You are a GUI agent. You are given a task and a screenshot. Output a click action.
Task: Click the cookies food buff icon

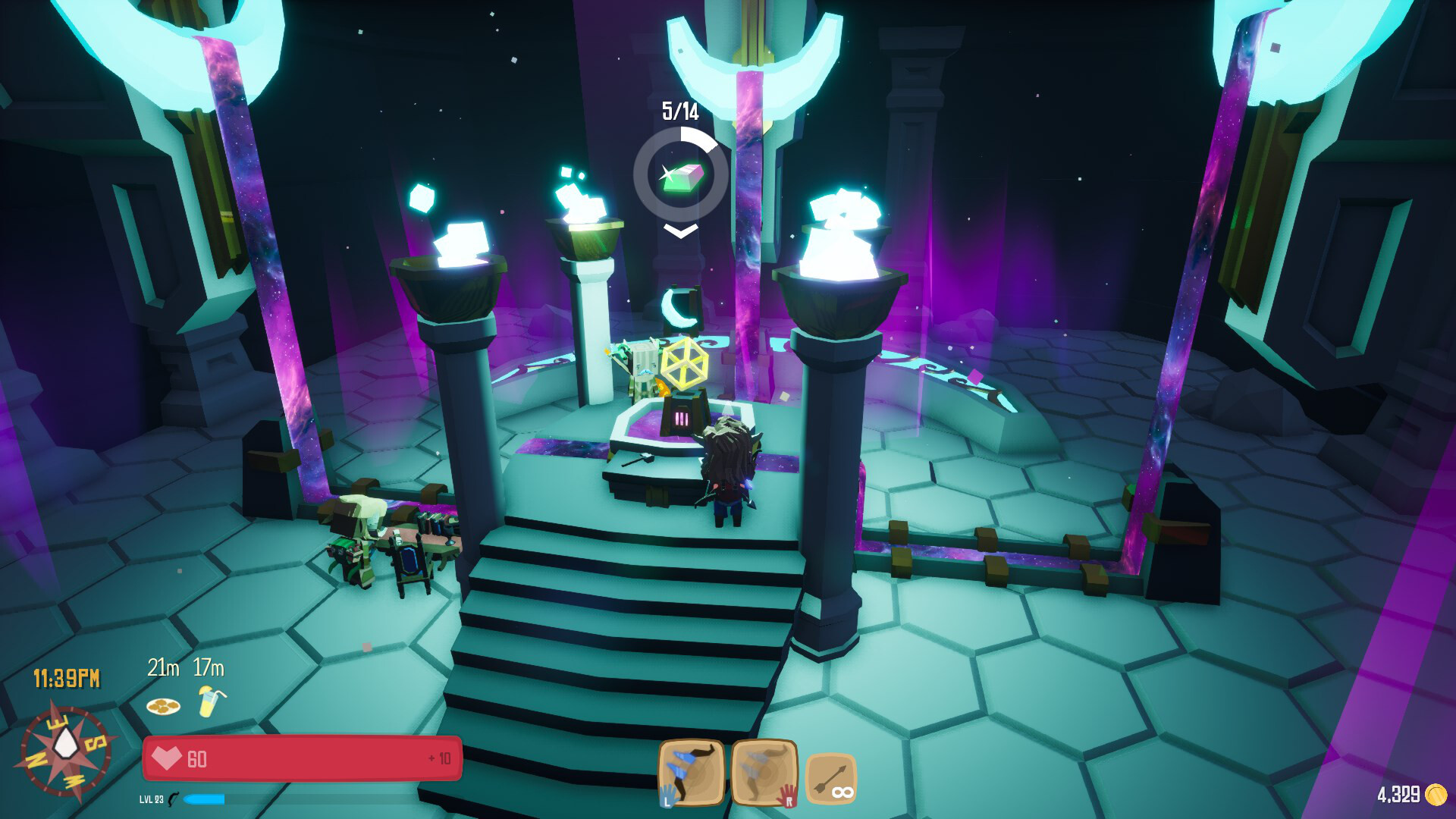(162, 705)
